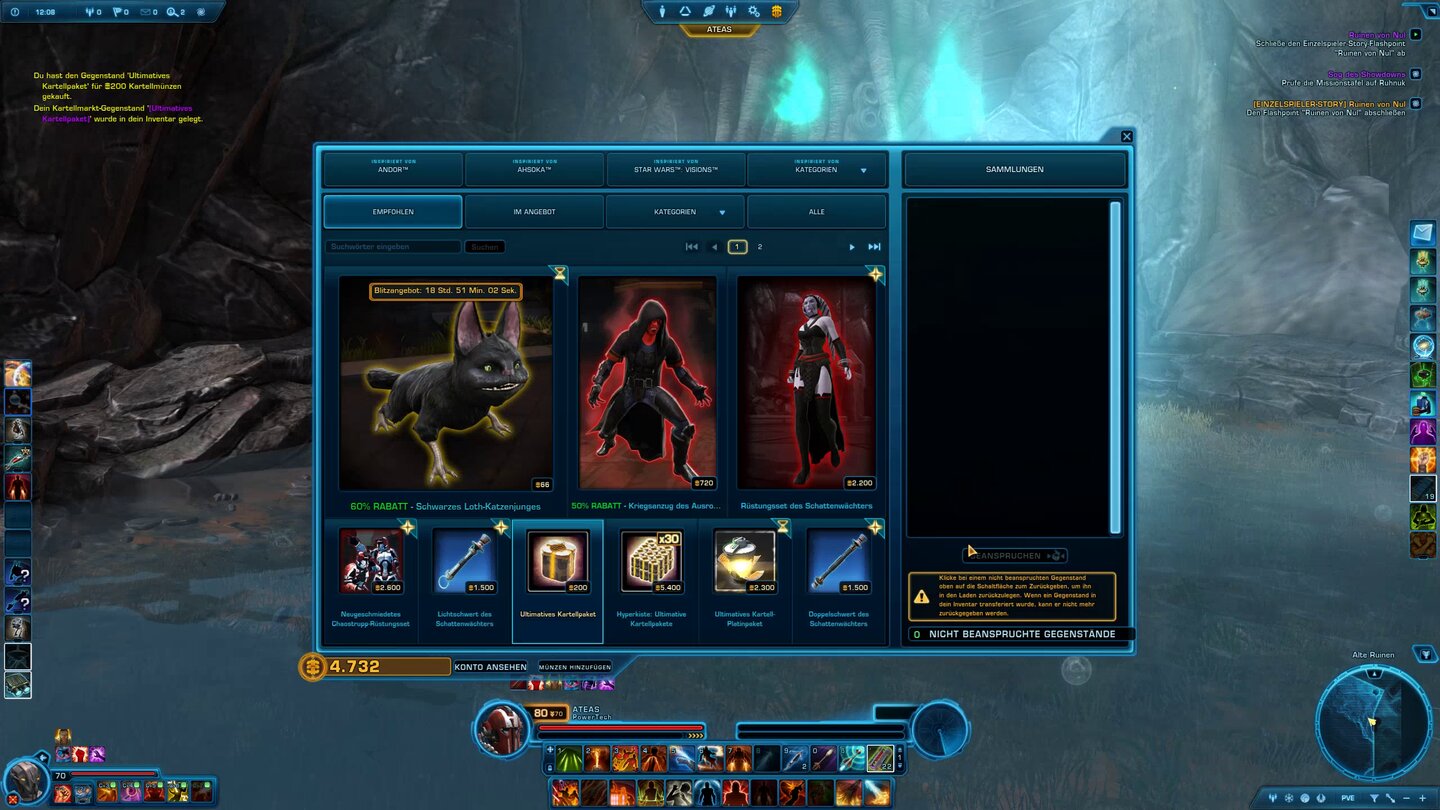Toggle the PVE mode indicator near the minimap
Image resolution: width=1440 pixels, height=810 pixels.
pyautogui.click(x=1348, y=798)
